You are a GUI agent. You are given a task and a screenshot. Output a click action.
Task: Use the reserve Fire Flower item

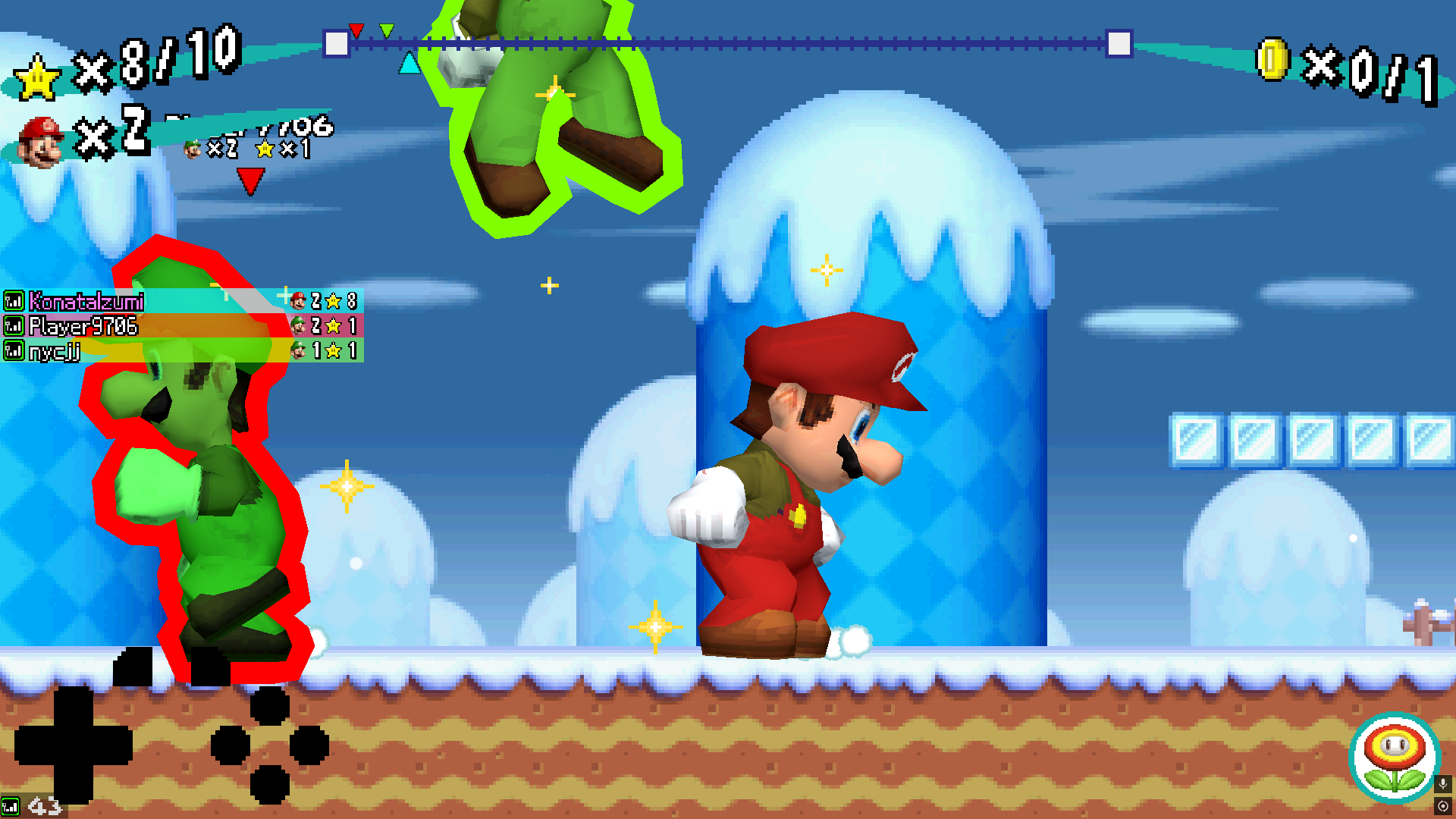[x=1394, y=758]
